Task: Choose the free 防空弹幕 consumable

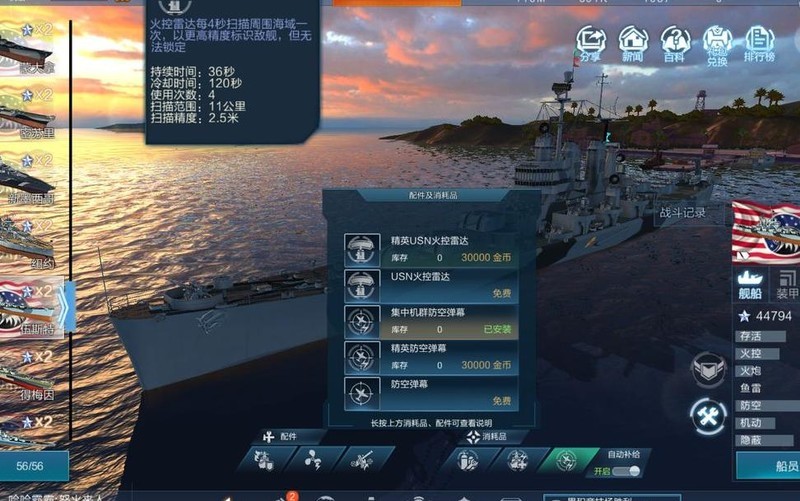Action: [430, 392]
